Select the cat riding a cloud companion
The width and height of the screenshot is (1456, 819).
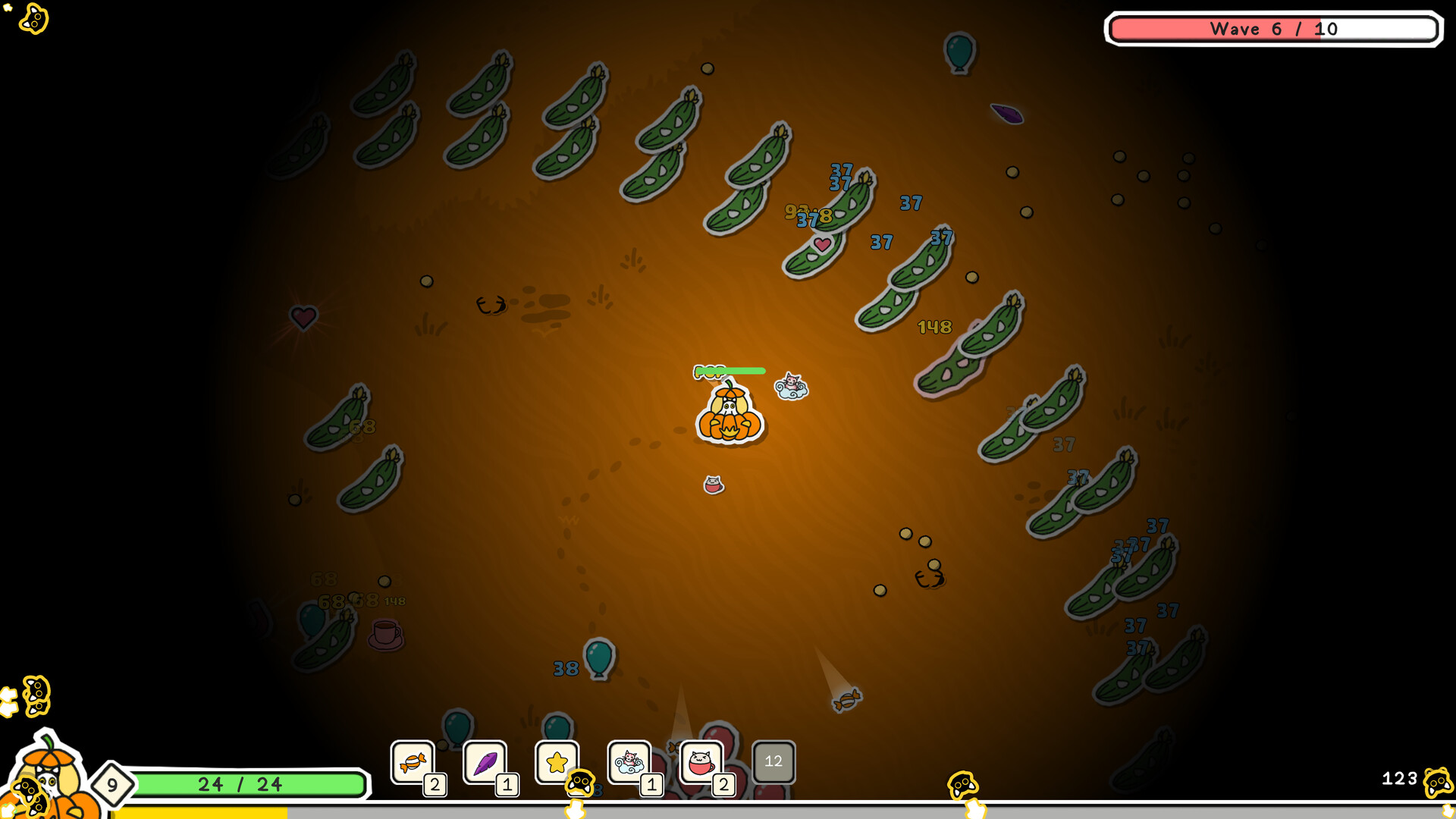pyautogui.click(x=790, y=385)
